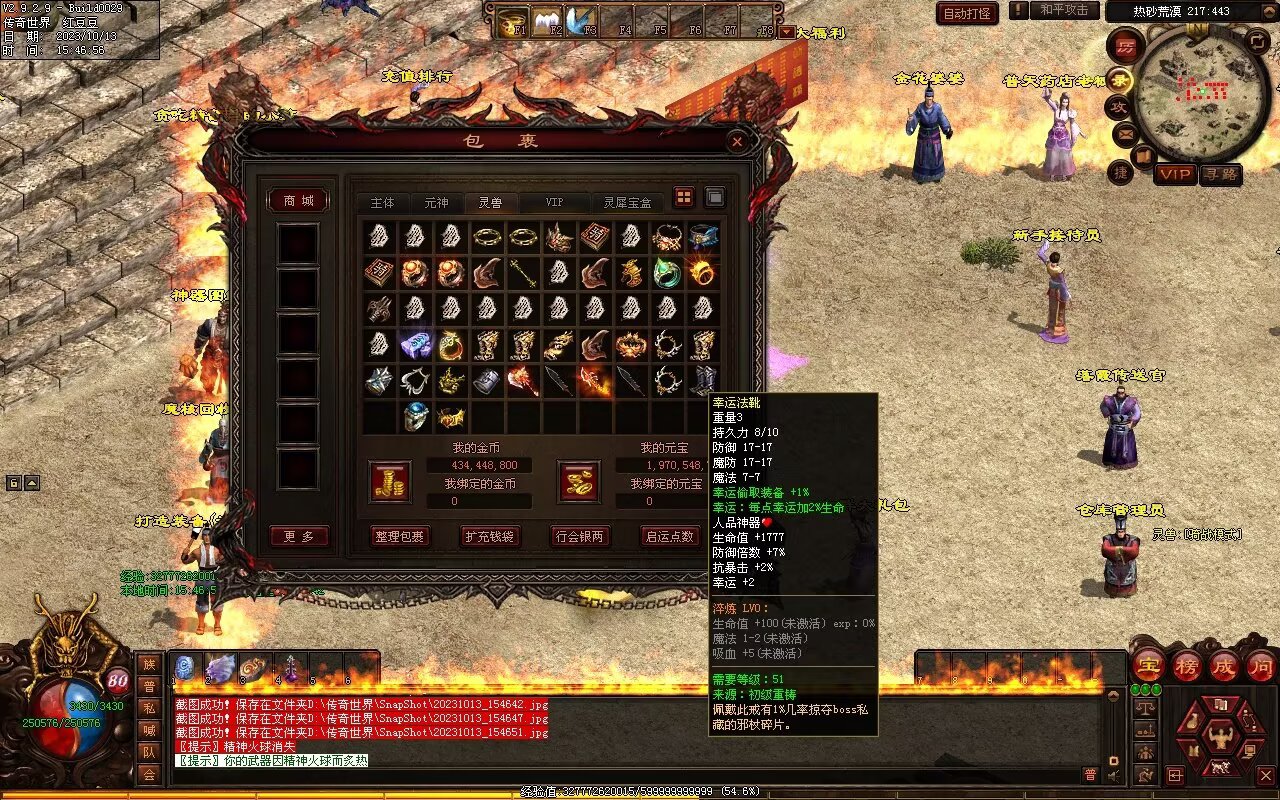Open the mail envelope icon

1125,133
